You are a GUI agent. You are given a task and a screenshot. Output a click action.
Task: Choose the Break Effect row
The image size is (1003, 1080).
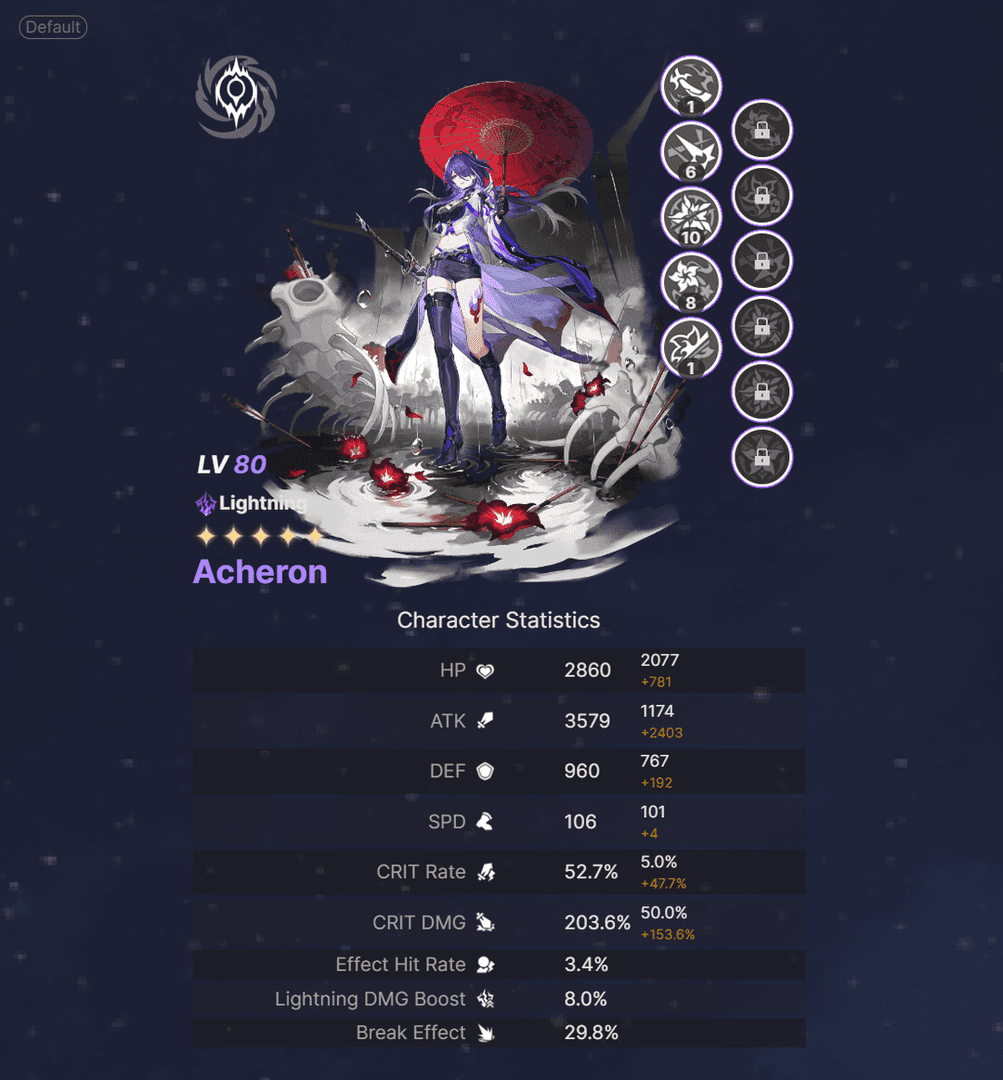click(x=498, y=1033)
